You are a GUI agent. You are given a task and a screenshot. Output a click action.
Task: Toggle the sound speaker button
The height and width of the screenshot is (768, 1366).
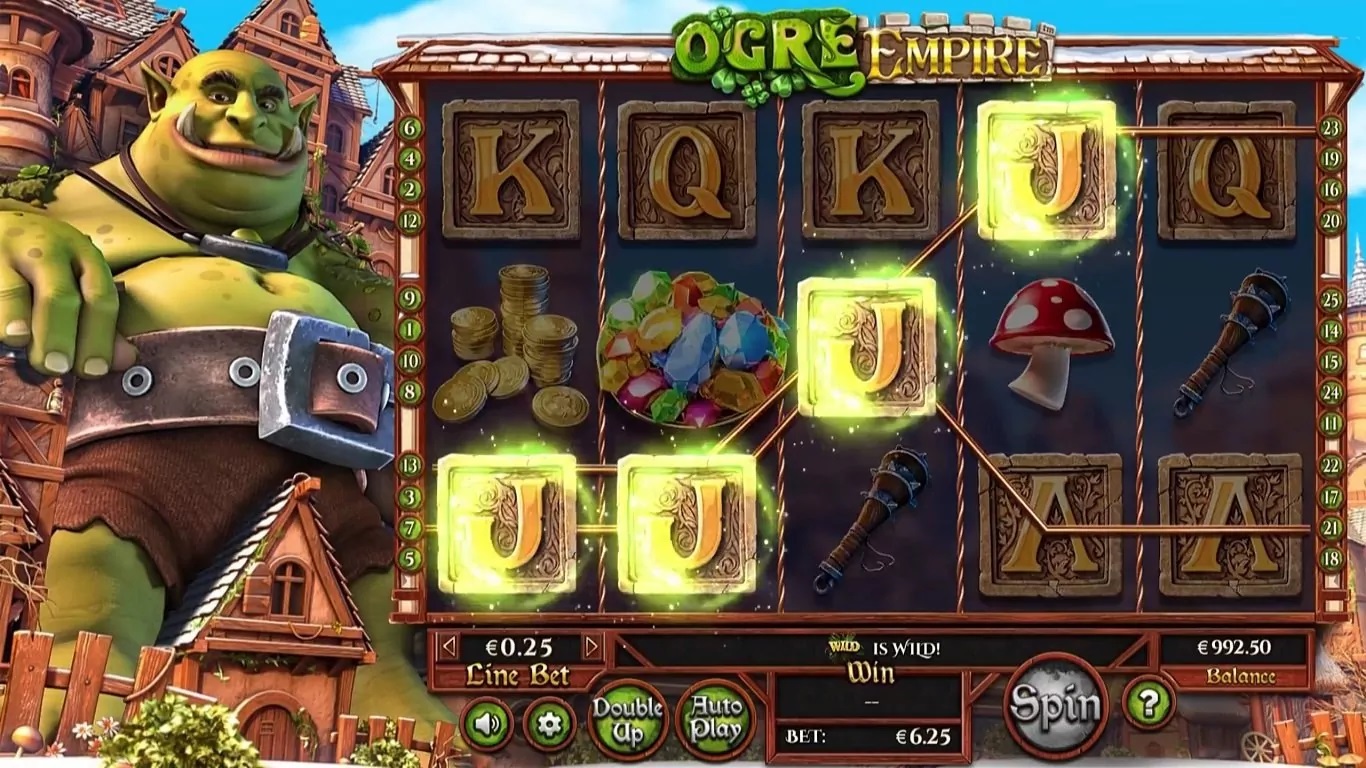click(487, 724)
